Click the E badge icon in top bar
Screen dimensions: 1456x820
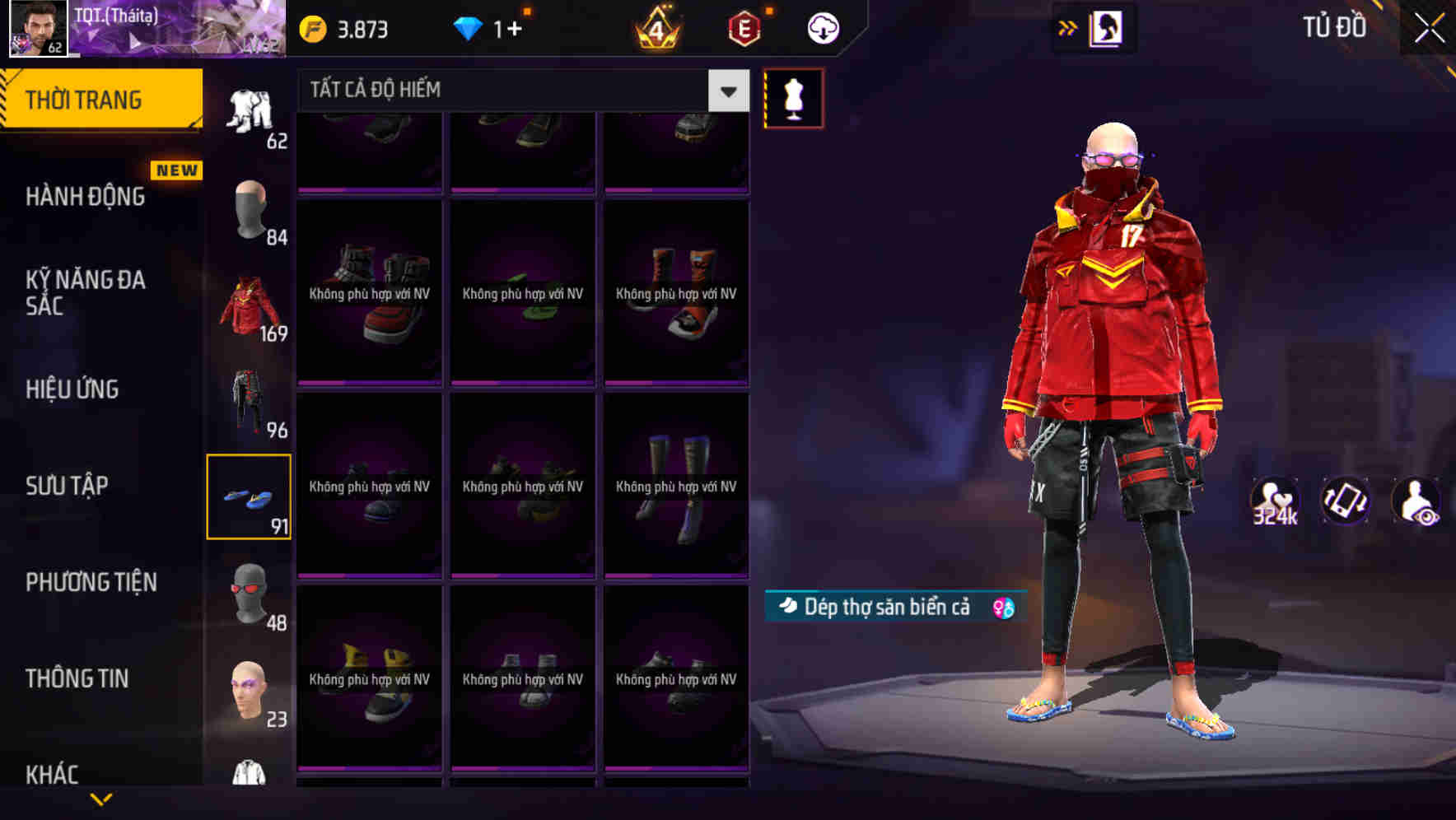740,27
